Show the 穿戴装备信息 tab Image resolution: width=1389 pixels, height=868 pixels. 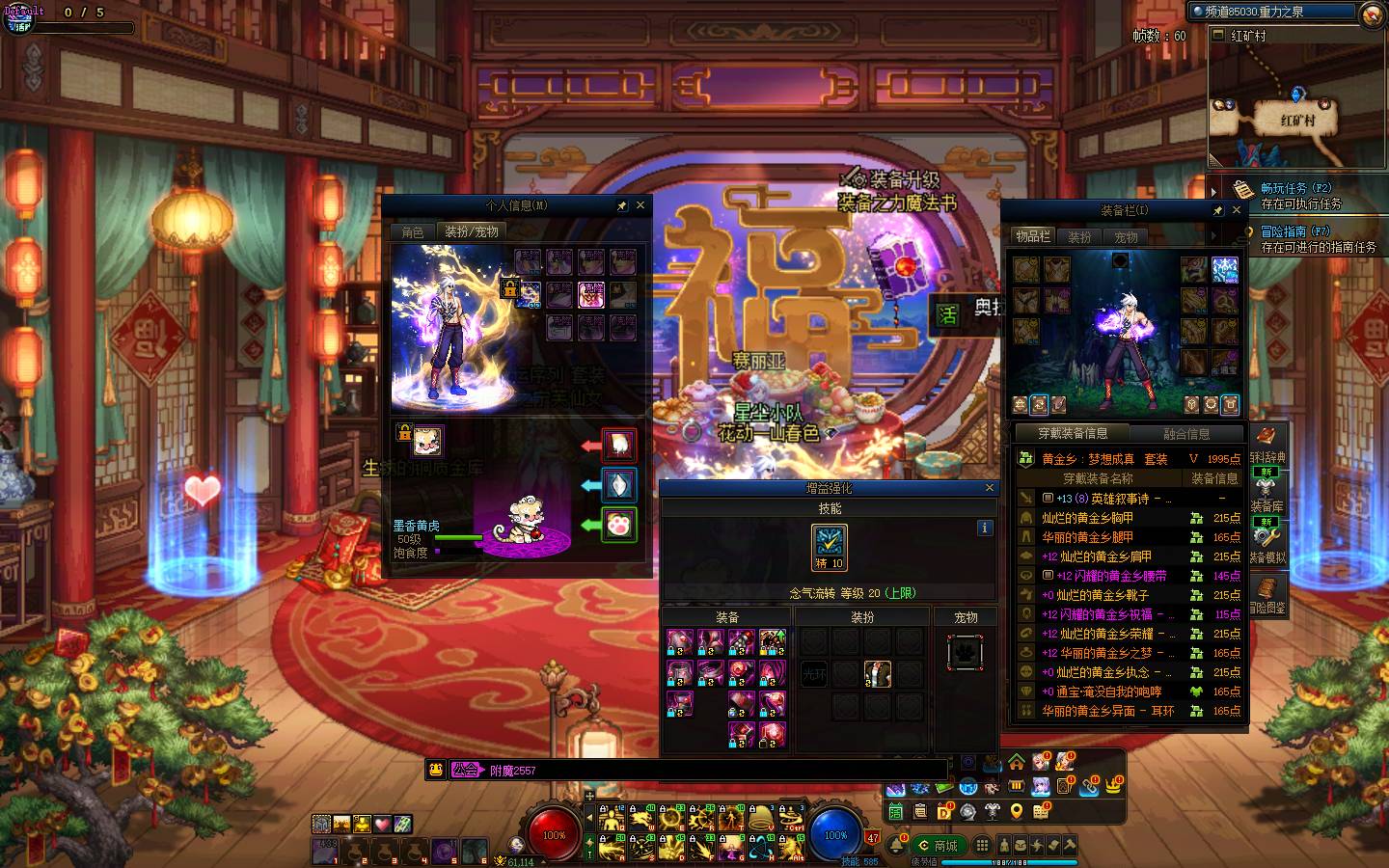[x=1073, y=434]
